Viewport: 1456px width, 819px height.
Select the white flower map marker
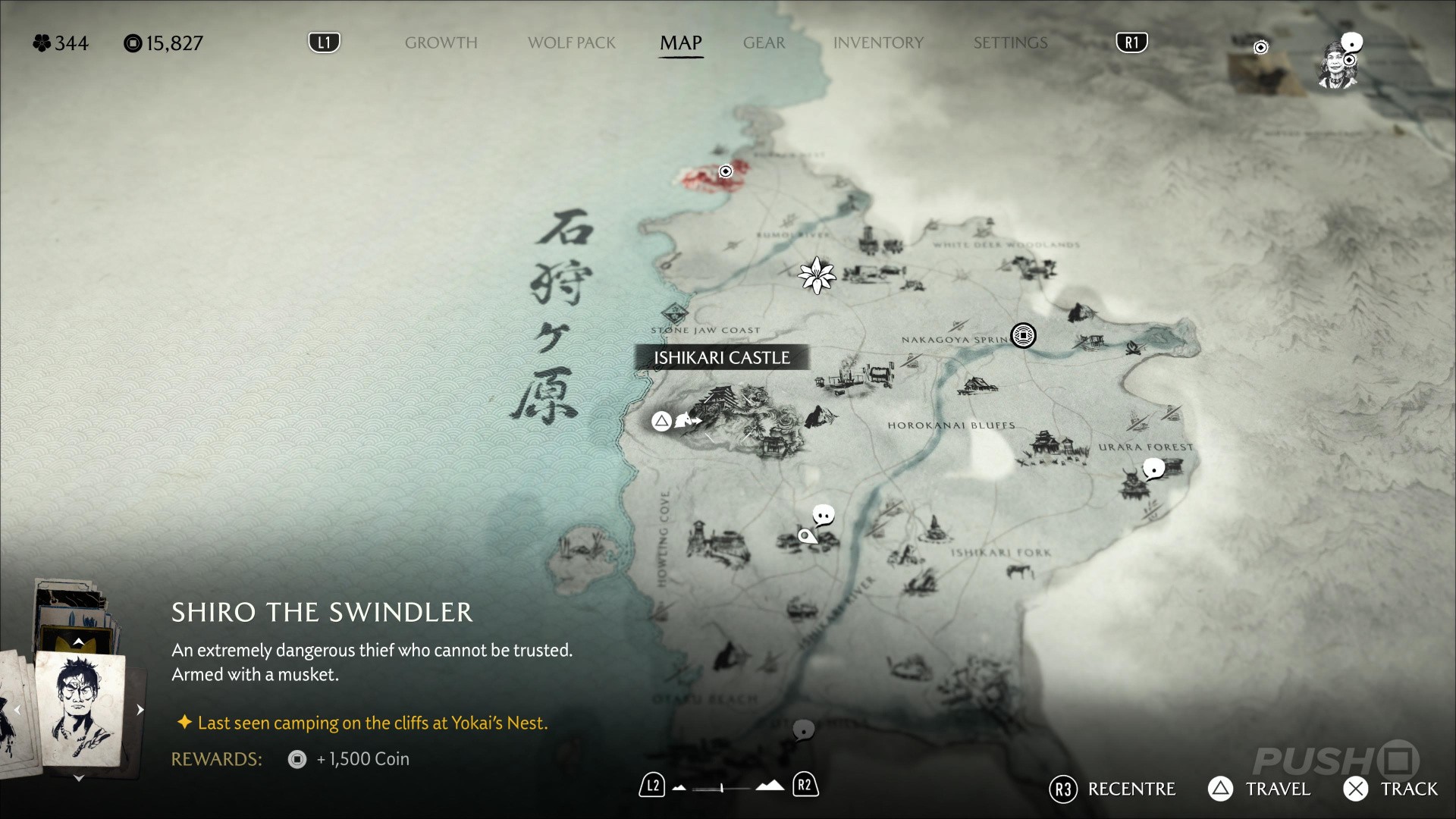pyautogui.click(x=817, y=275)
